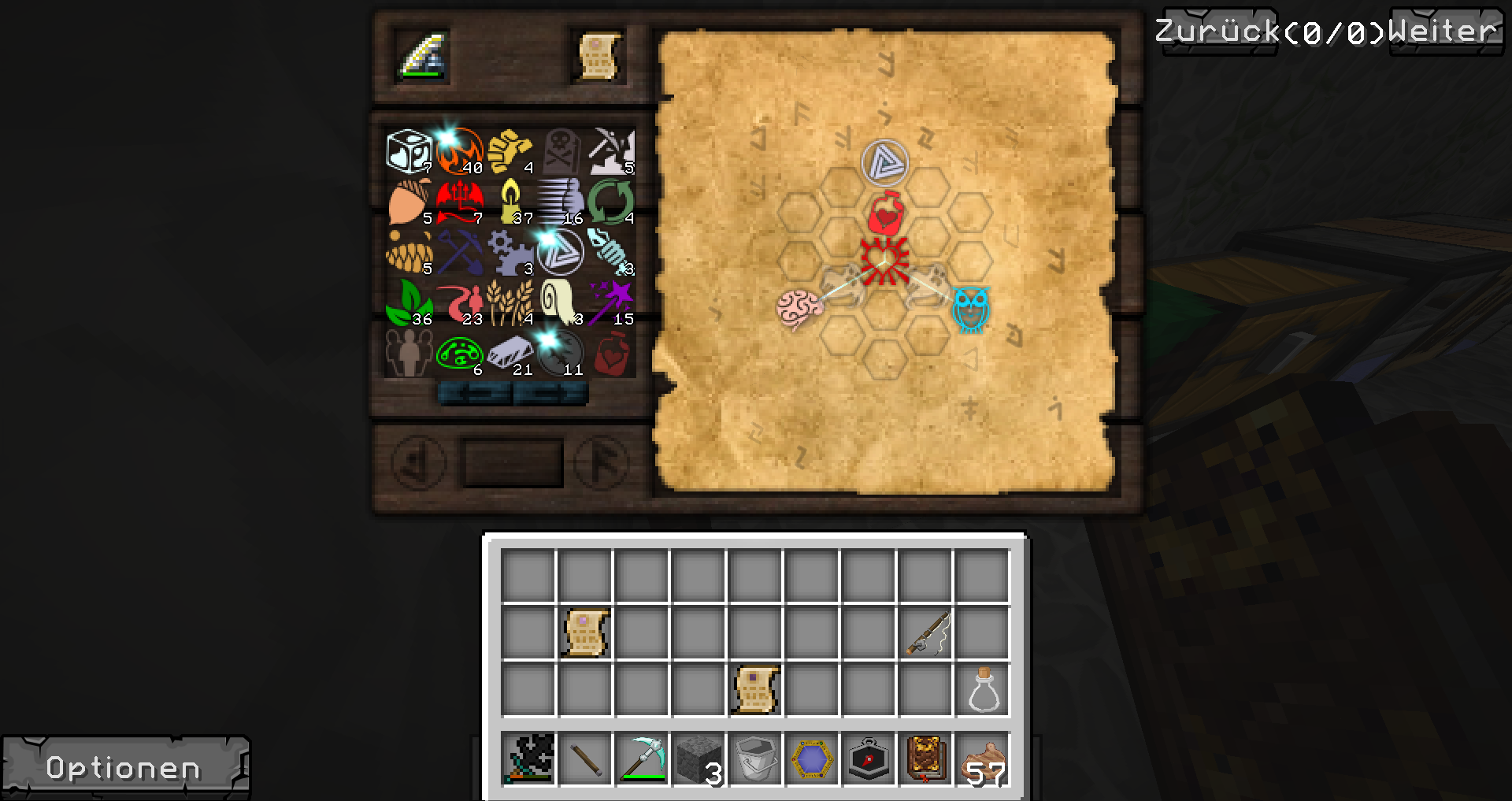The image size is (1512, 801).
Task: Pick up the empty glass bottle
Action: (982, 690)
